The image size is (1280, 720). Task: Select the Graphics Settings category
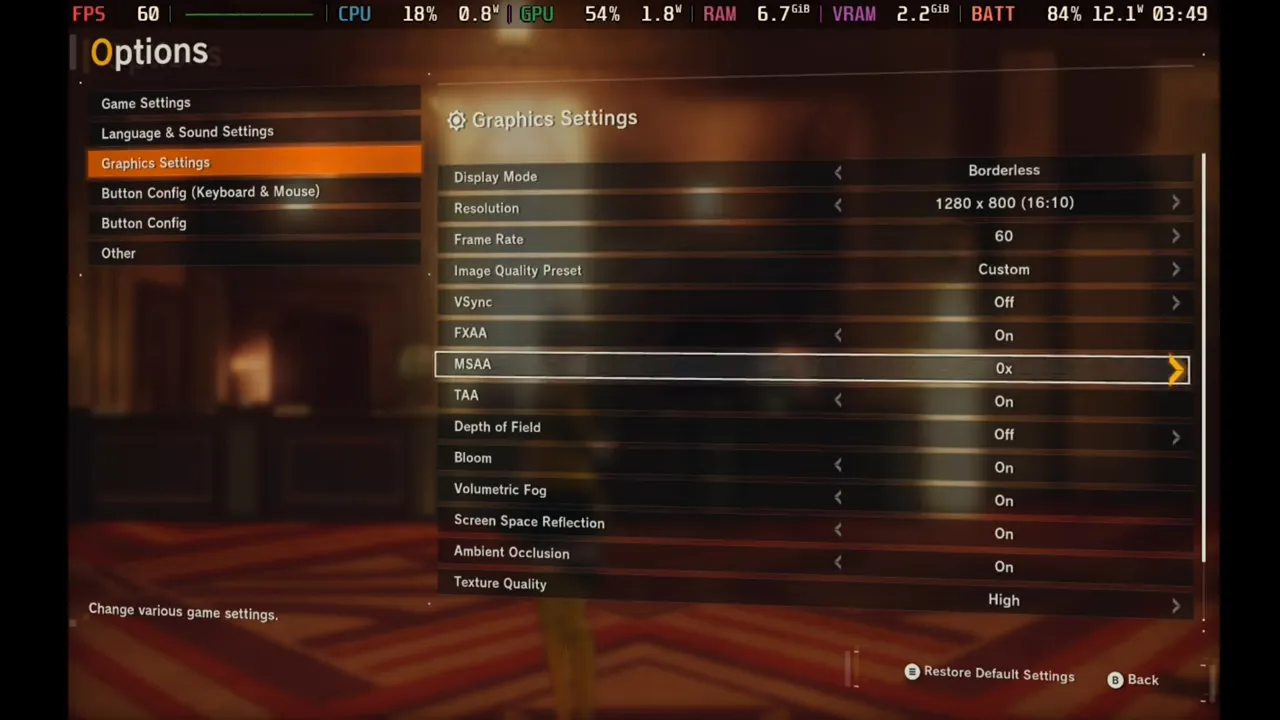(155, 163)
